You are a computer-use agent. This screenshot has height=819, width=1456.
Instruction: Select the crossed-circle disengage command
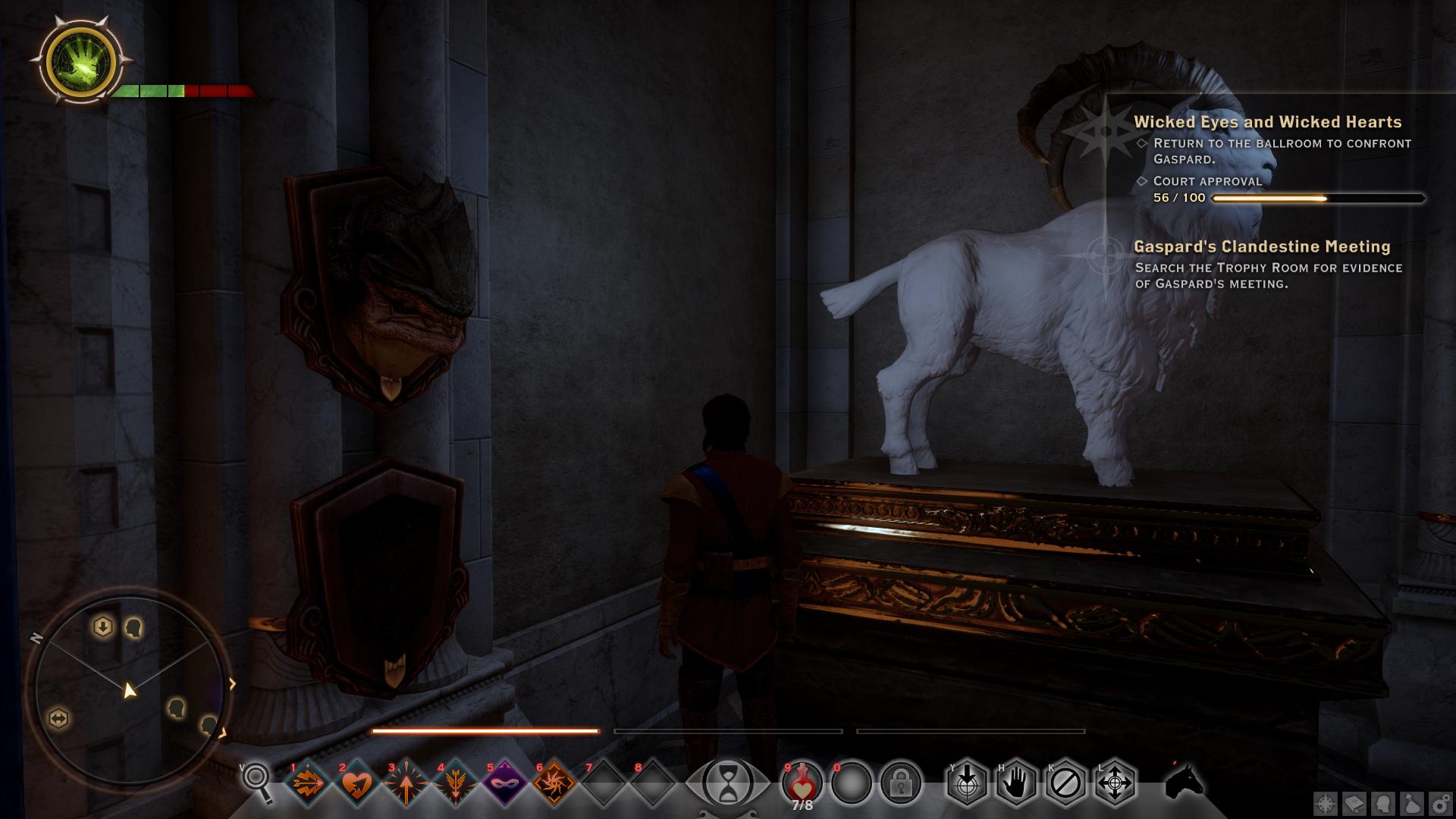(1065, 783)
